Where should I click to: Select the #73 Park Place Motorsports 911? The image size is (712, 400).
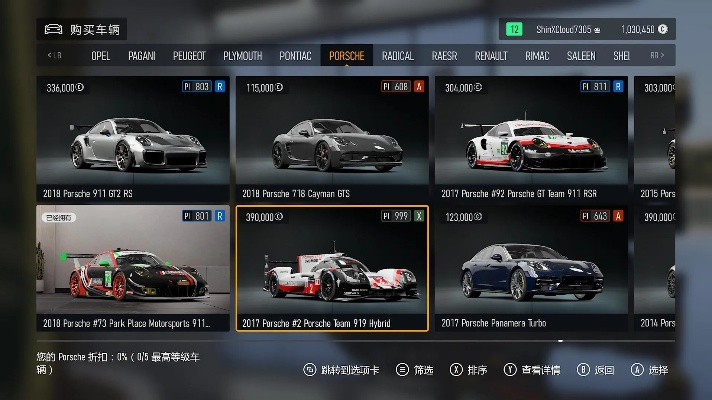(x=132, y=267)
